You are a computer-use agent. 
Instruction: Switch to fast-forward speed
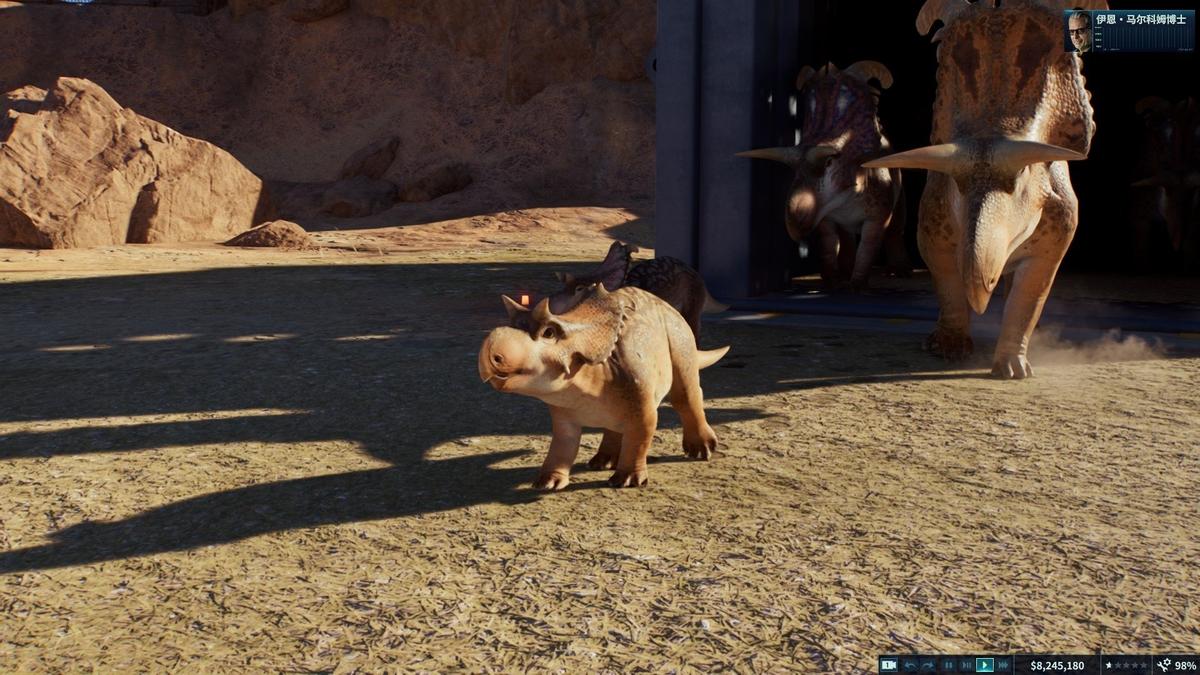1003,665
